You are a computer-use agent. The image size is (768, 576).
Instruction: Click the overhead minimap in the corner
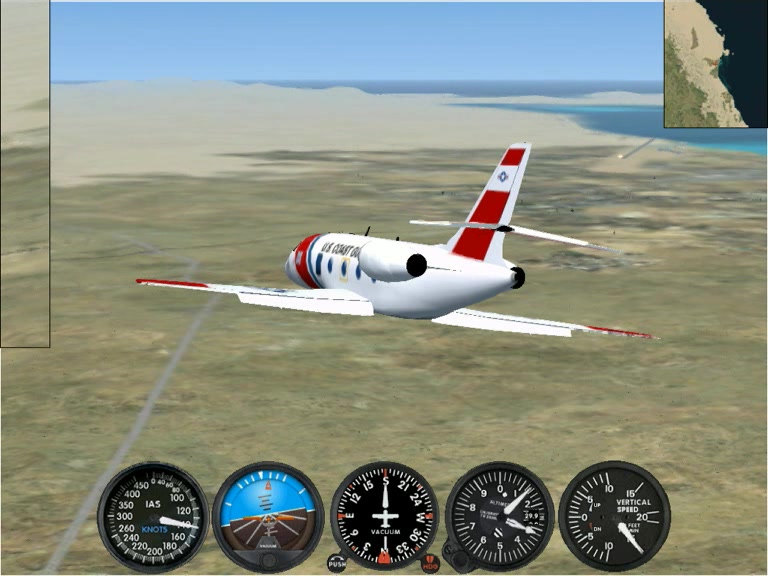pos(715,63)
